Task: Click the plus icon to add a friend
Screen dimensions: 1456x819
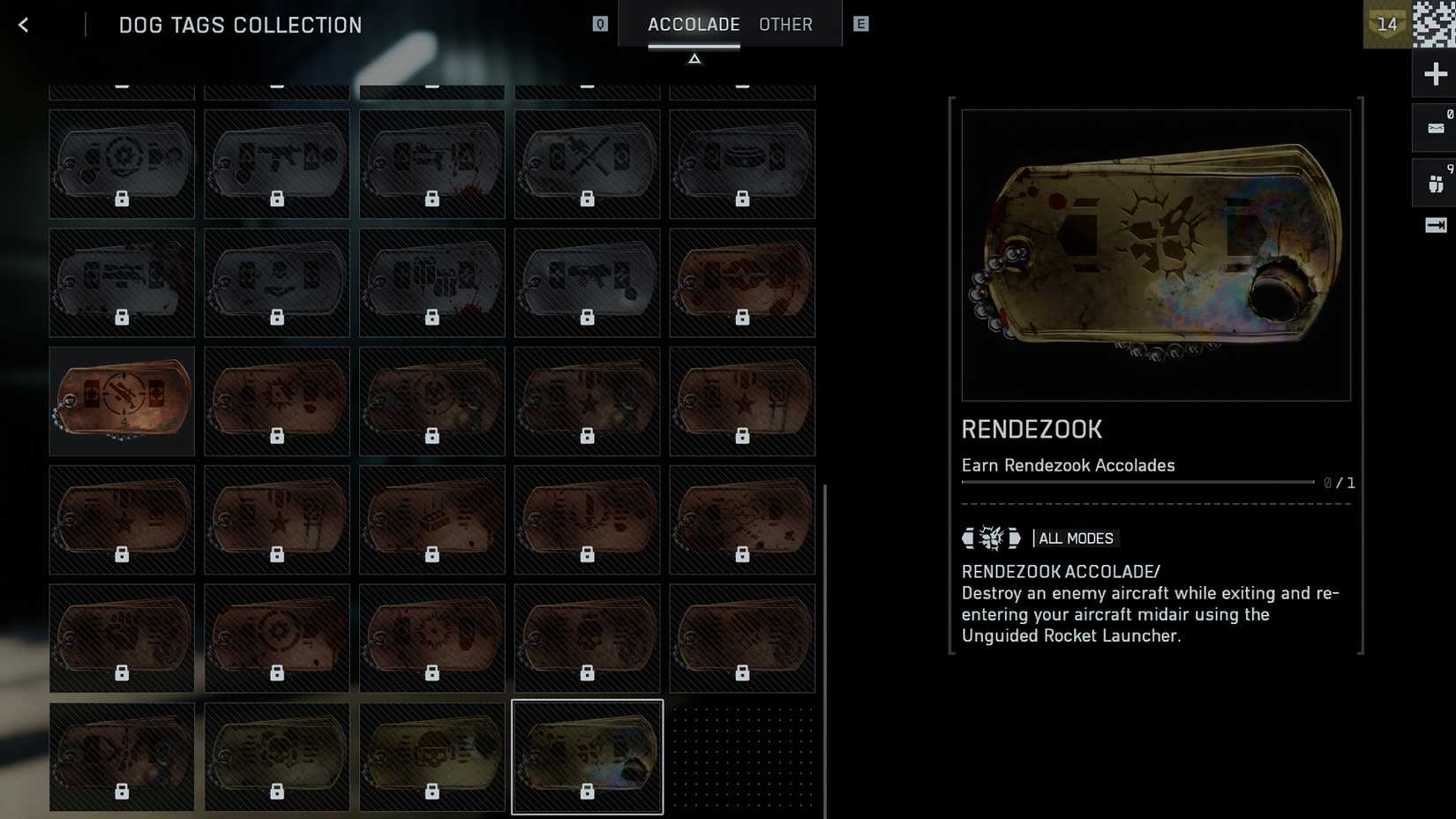Action: (x=1433, y=73)
